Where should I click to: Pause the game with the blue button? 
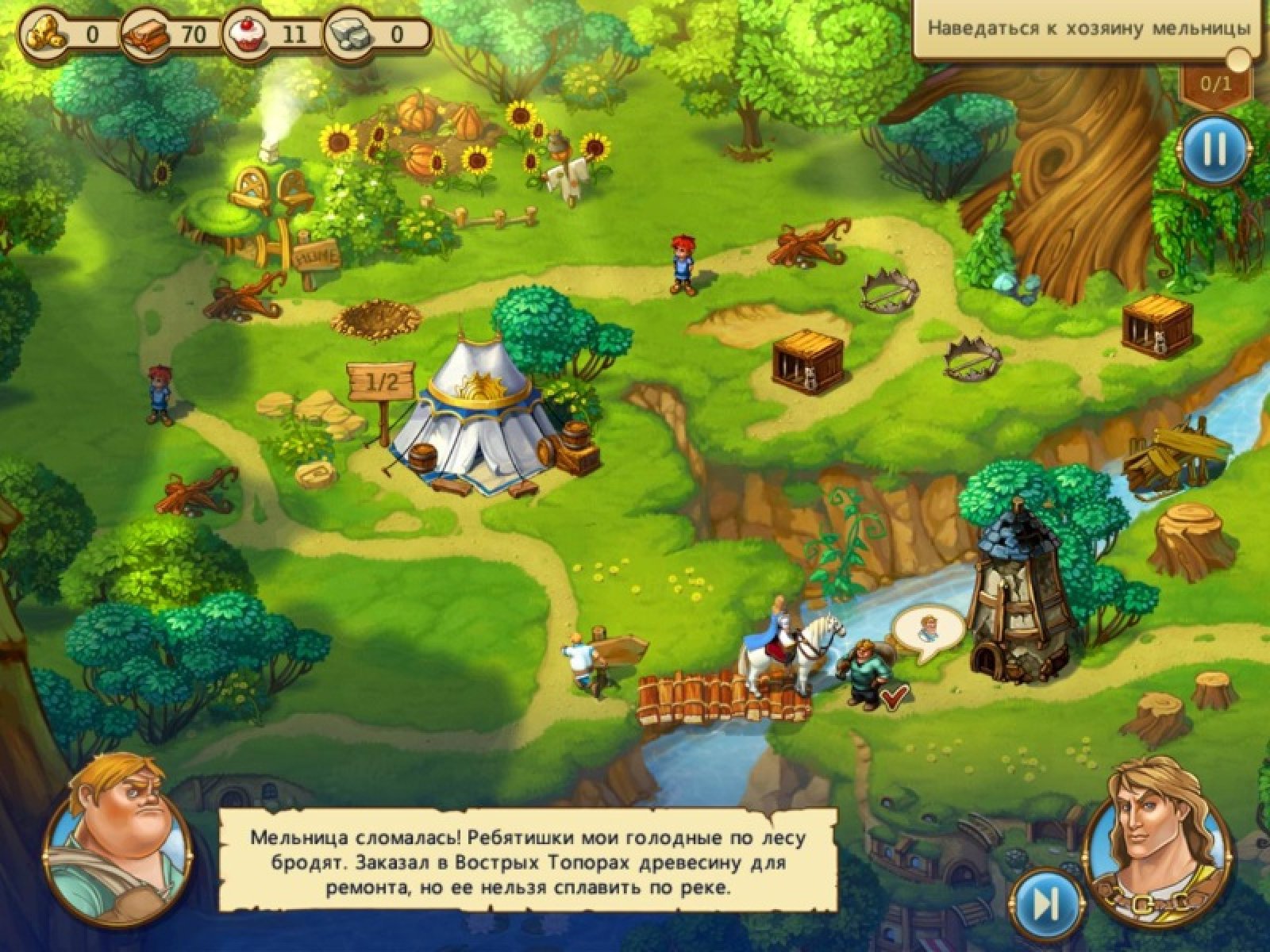tap(1214, 149)
